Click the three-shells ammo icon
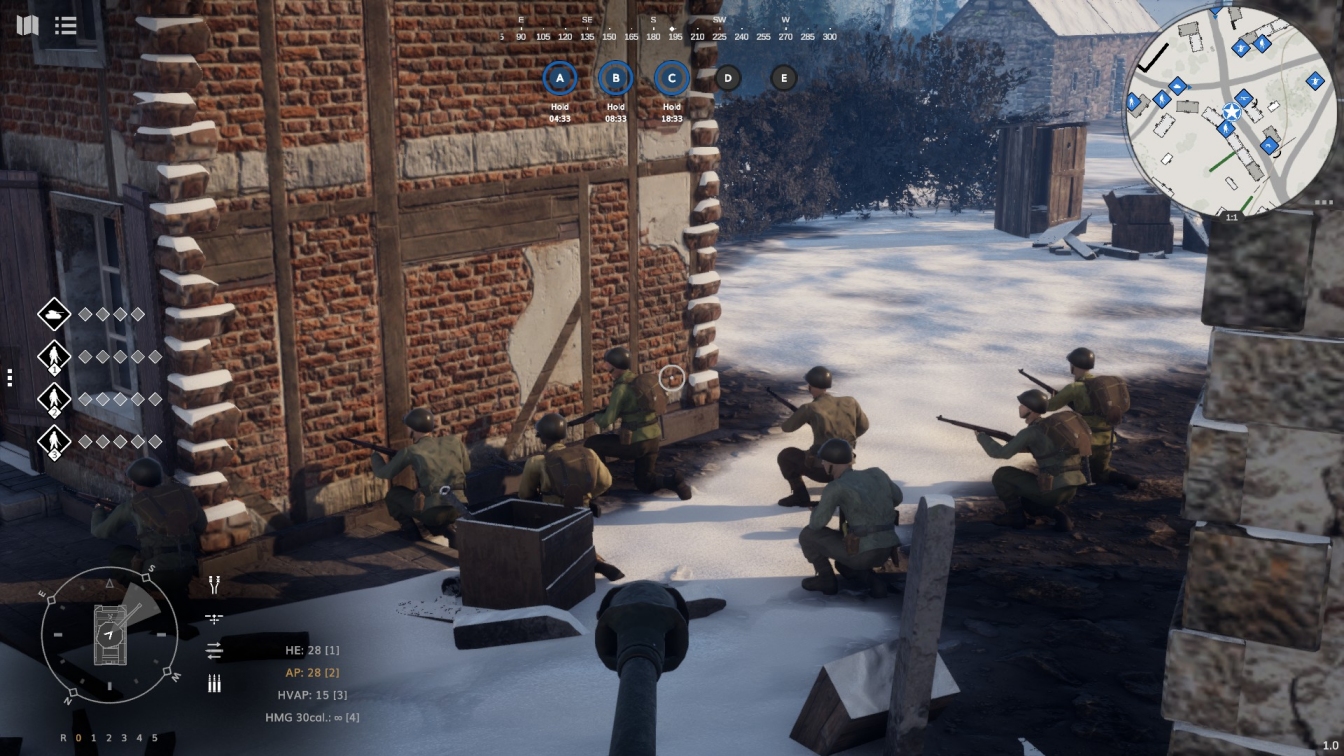 (214, 684)
